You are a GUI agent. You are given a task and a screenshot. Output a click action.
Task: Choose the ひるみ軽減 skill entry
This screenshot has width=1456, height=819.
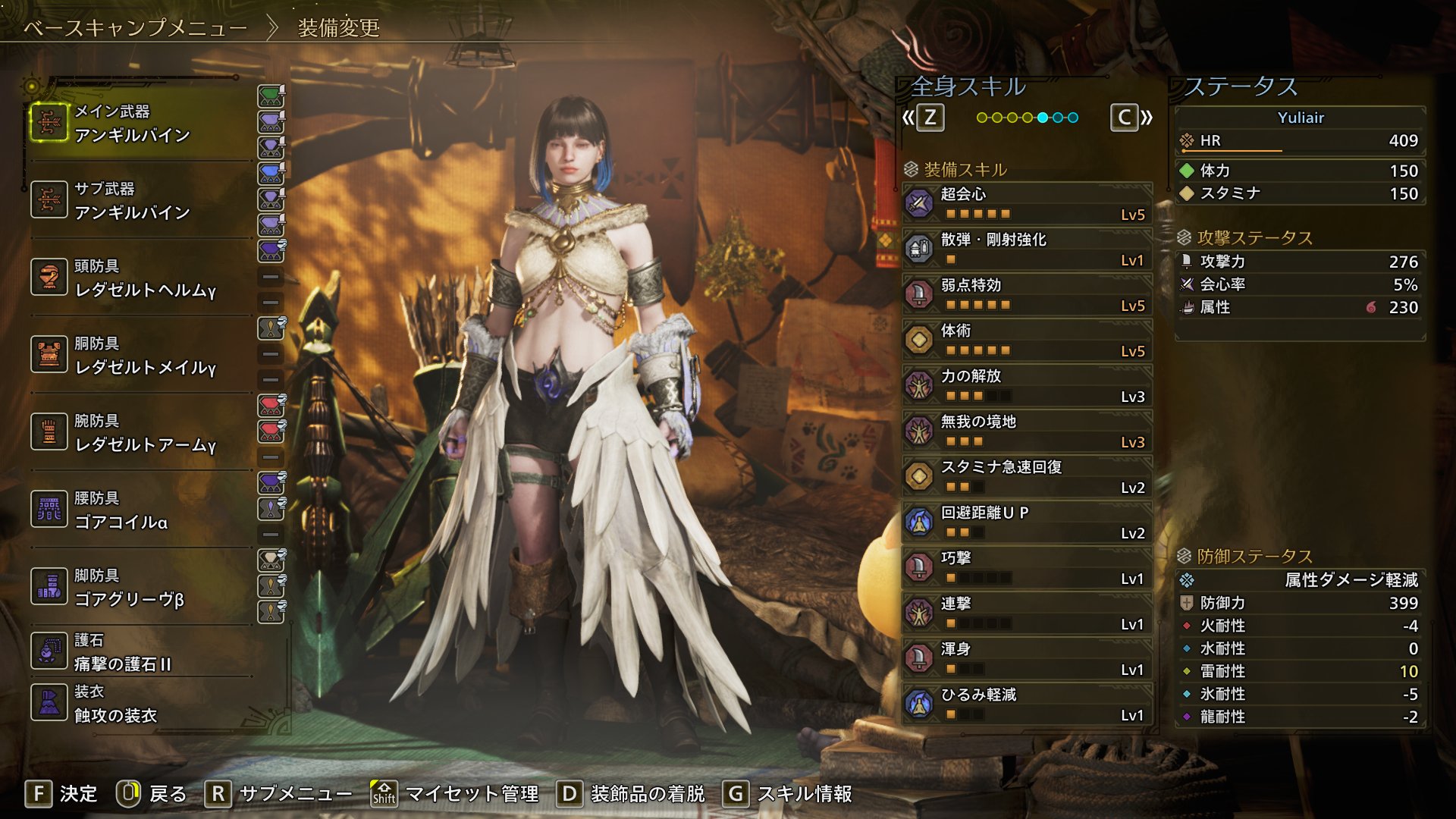(1028, 704)
